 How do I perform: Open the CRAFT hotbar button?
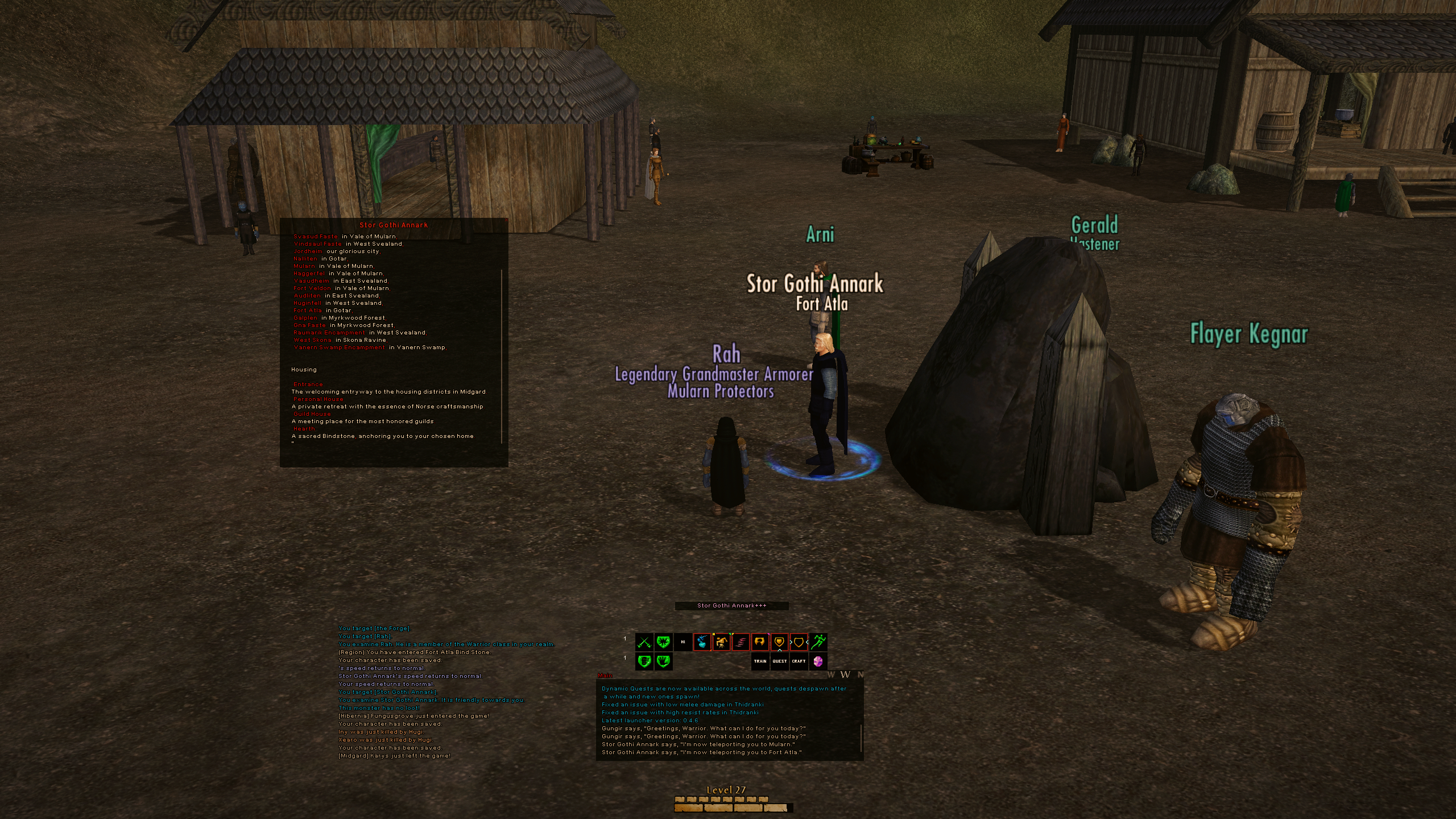[799, 661]
